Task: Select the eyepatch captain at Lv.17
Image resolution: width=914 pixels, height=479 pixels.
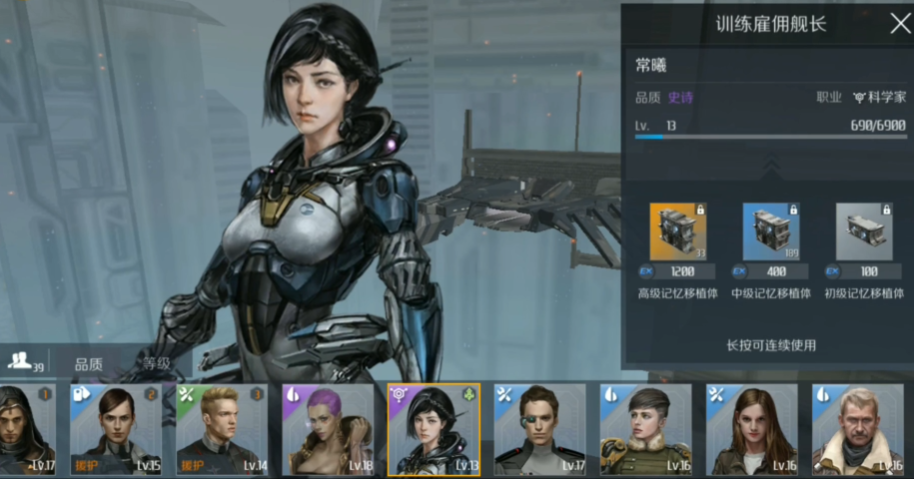Action: pos(540,429)
